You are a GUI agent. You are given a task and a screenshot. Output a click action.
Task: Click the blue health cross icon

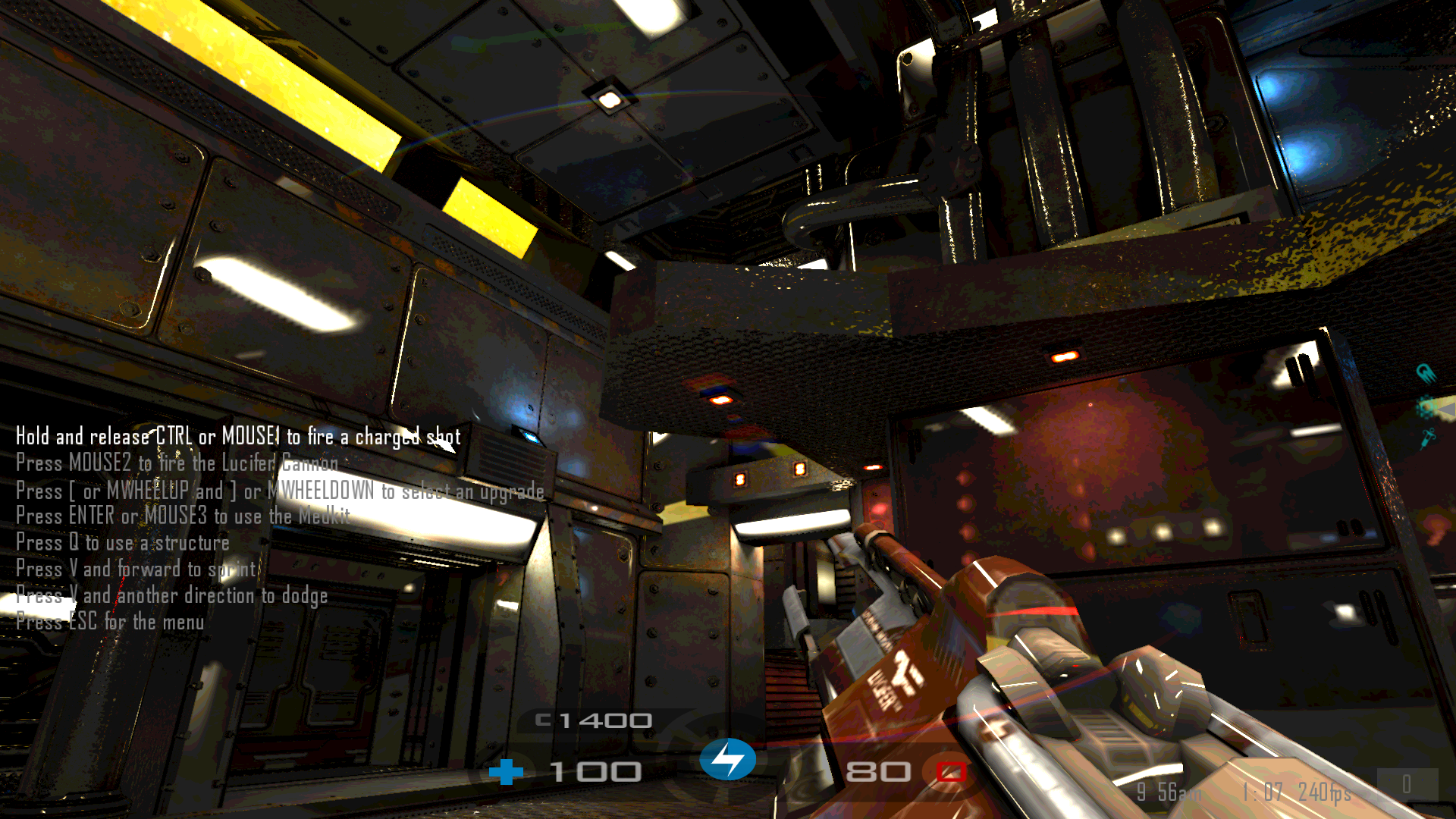(506, 772)
